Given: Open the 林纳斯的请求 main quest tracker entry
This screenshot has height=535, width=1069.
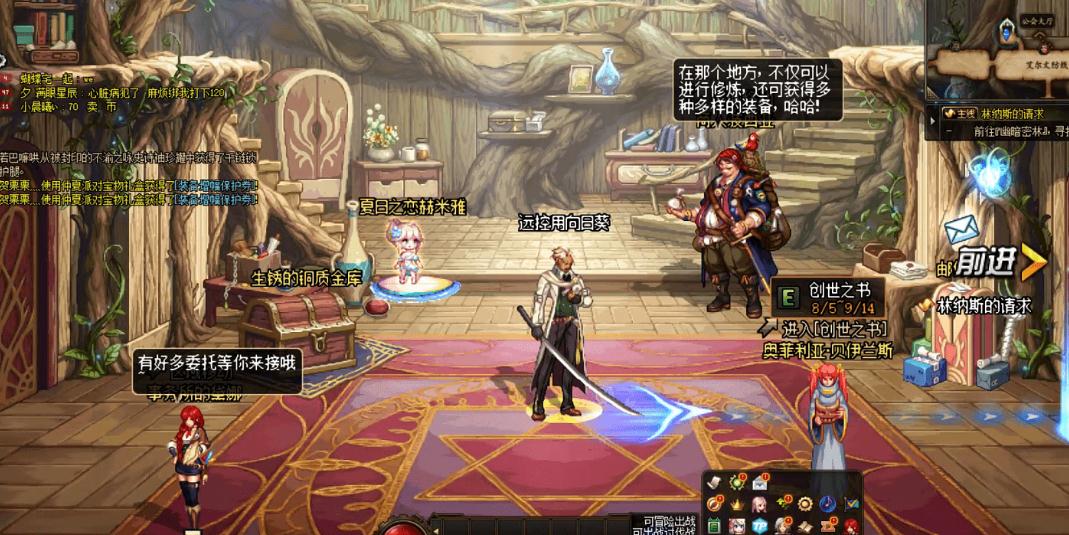Looking at the screenshot, I should (x=999, y=114).
